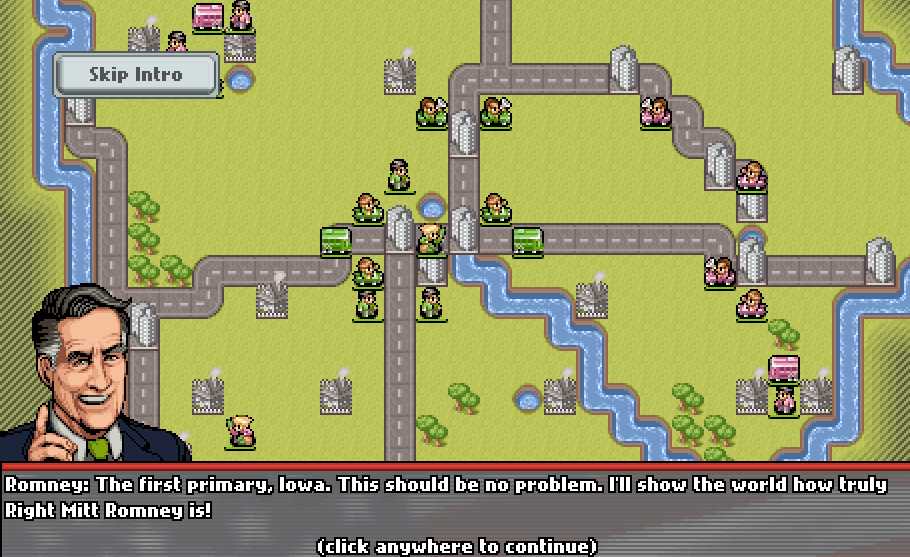Image resolution: width=910 pixels, height=557 pixels.
Task: Skip the intro sequence
Action: tap(136, 75)
